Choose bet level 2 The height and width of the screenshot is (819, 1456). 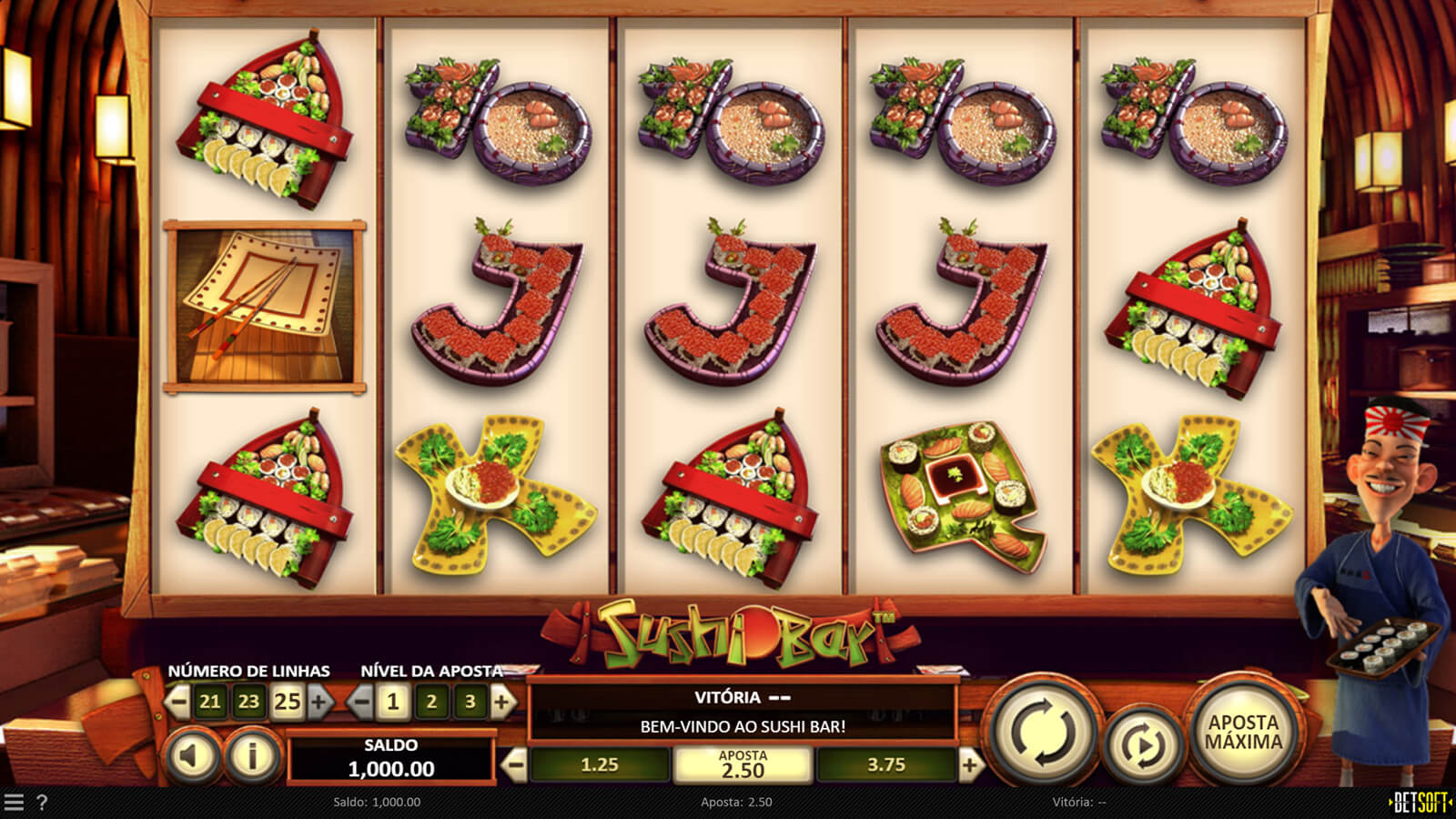click(x=431, y=702)
